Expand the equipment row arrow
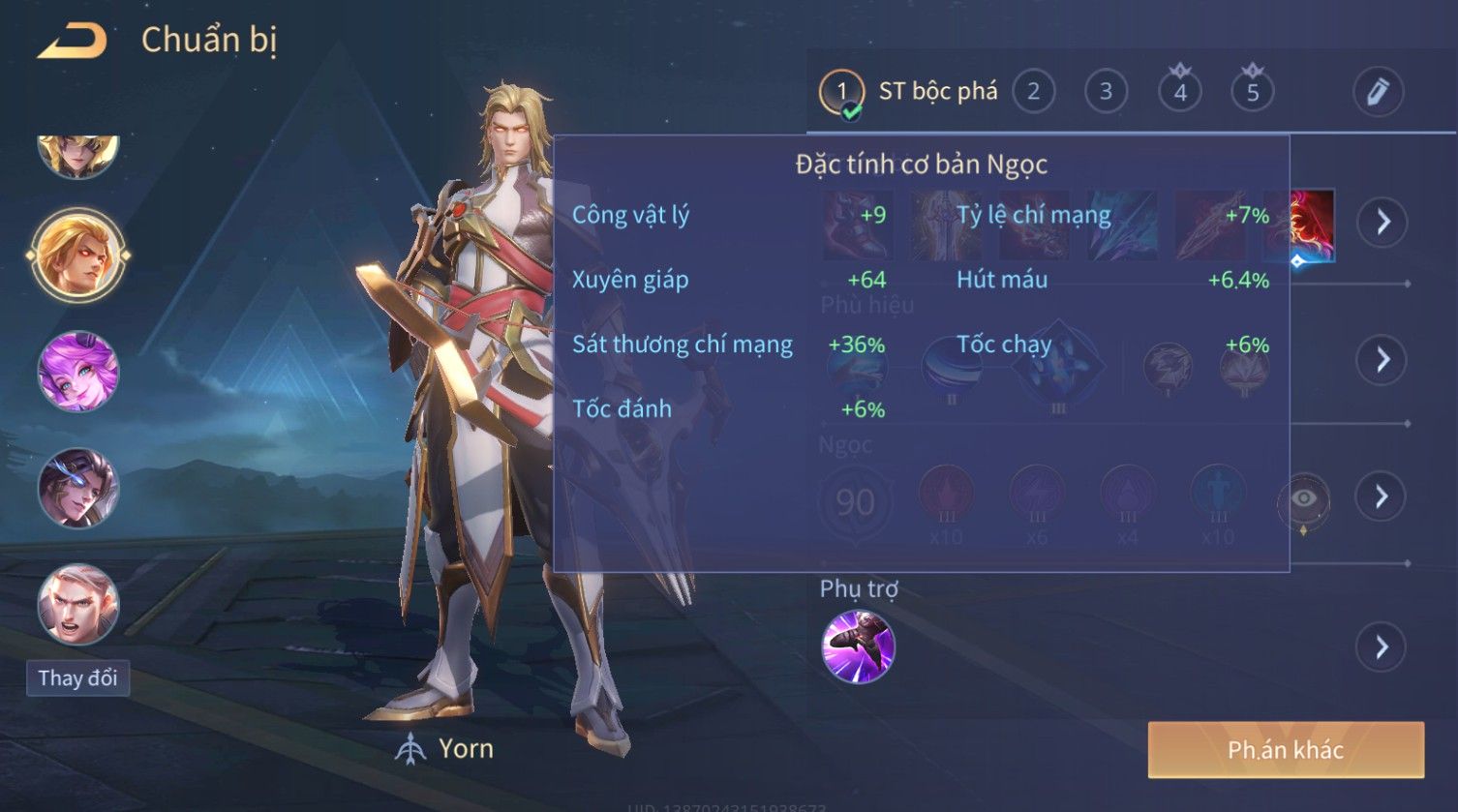 (1382, 222)
